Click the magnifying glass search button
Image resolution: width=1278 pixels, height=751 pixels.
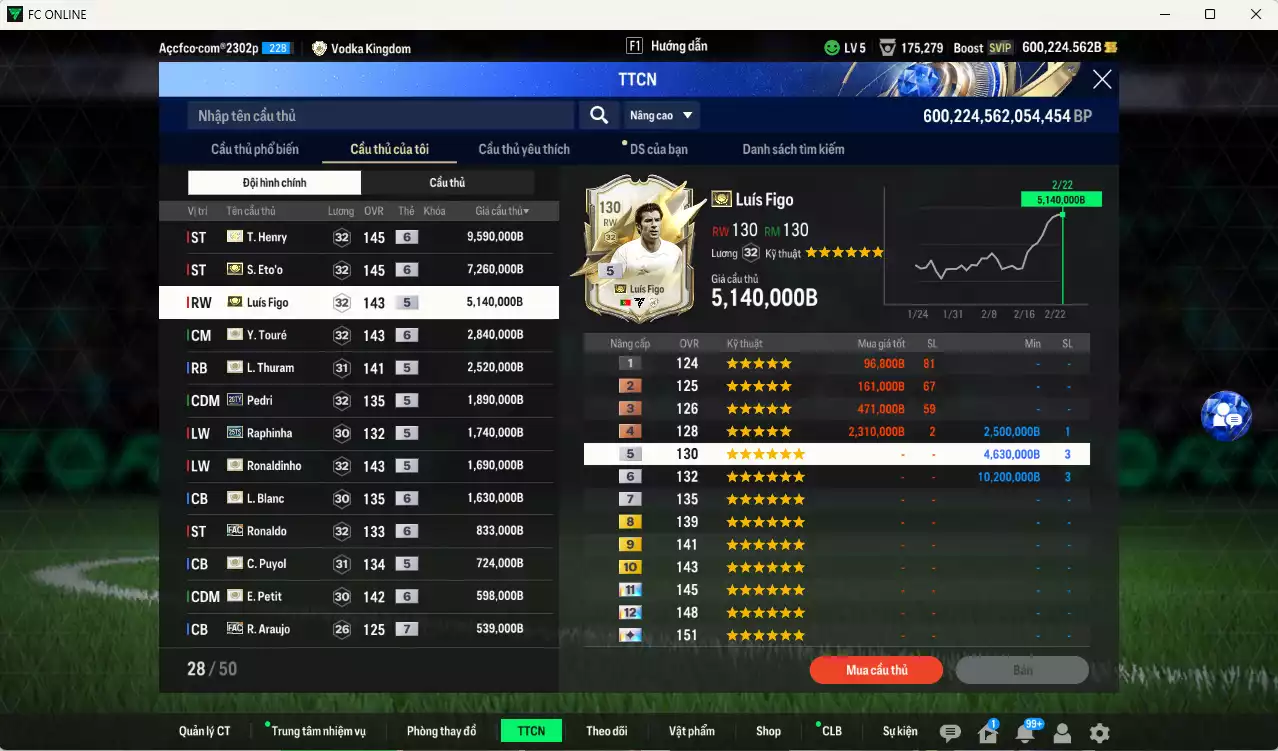tap(598, 116)
